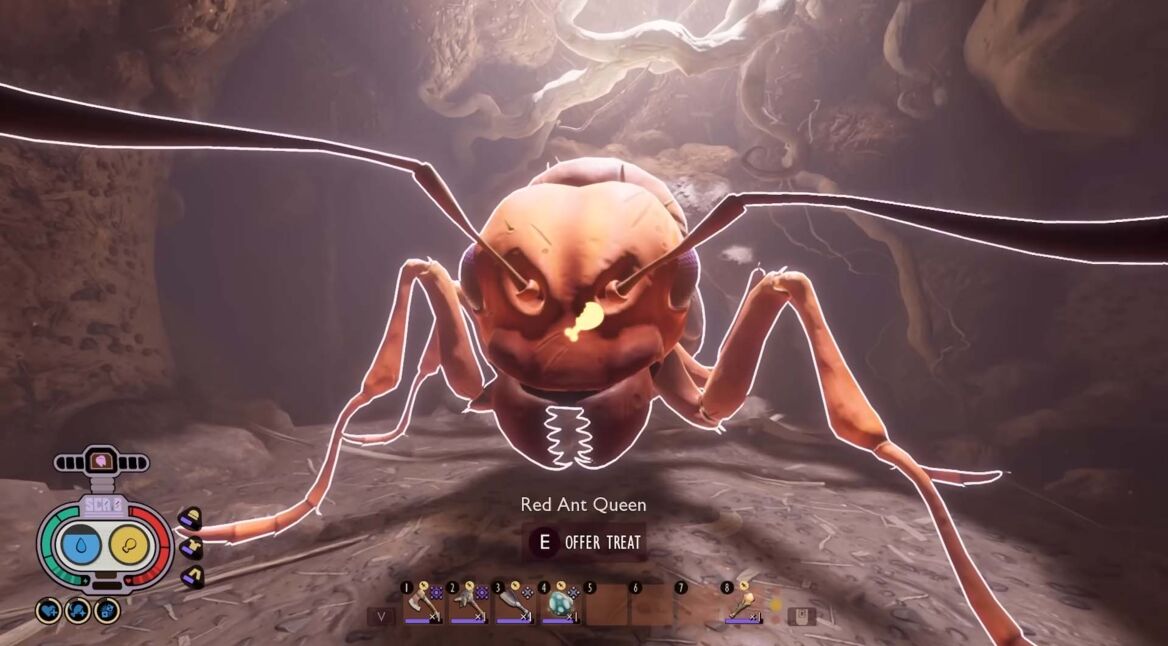
Task: Select the axe in hotbar slot 1
Action: pyautogui.click(x=422, y=606)
